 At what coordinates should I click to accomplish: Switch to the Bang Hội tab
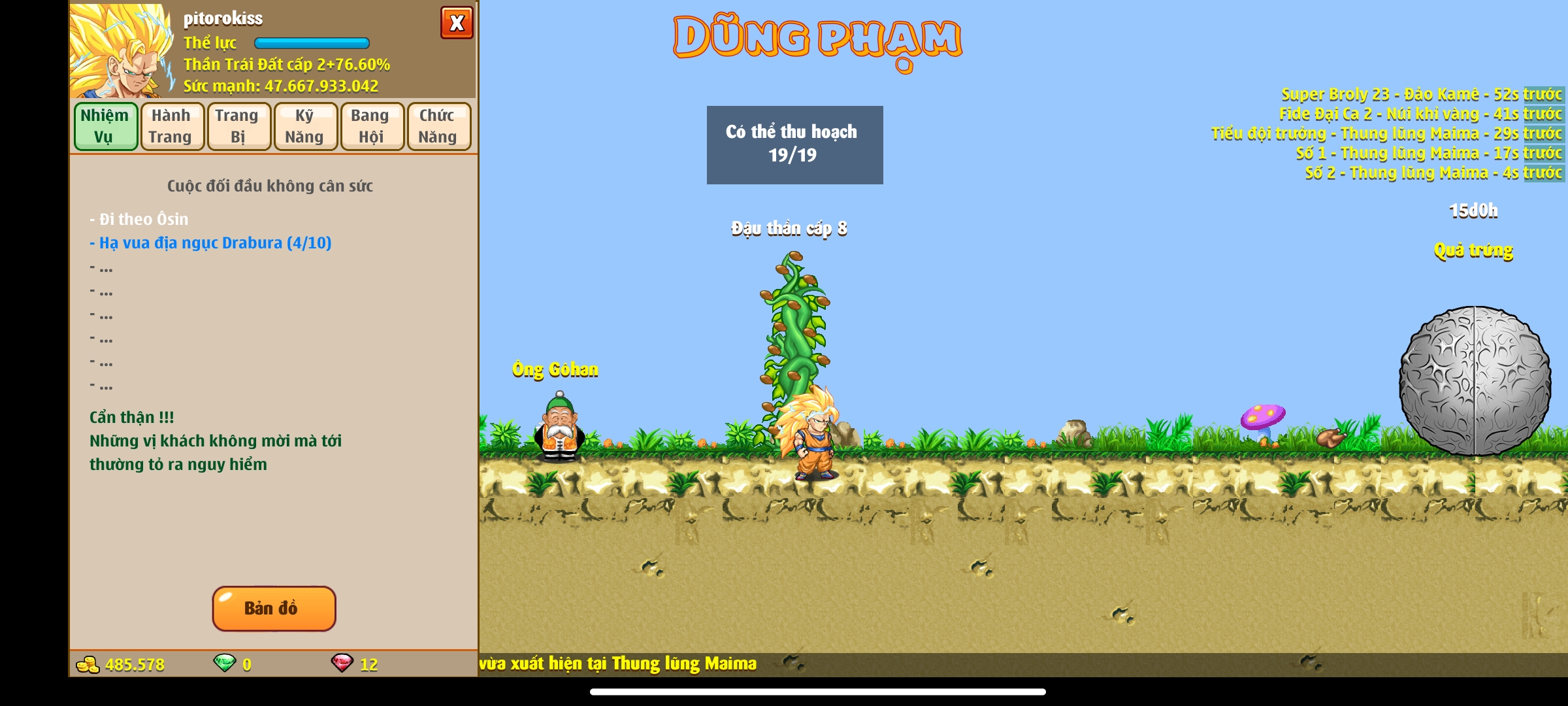pos(371,126)
